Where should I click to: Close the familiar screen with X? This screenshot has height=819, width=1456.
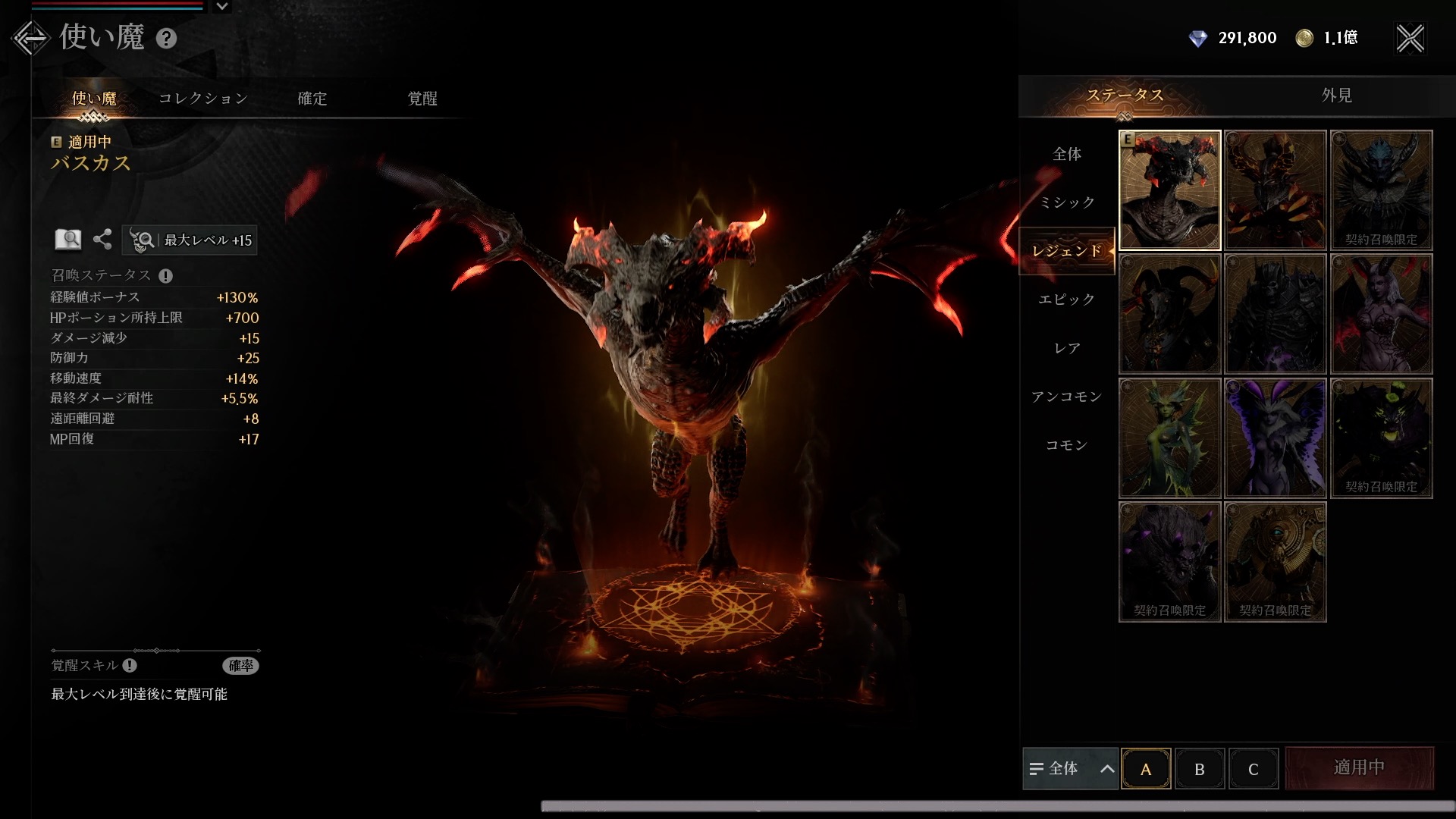(x=1410, y=39)
